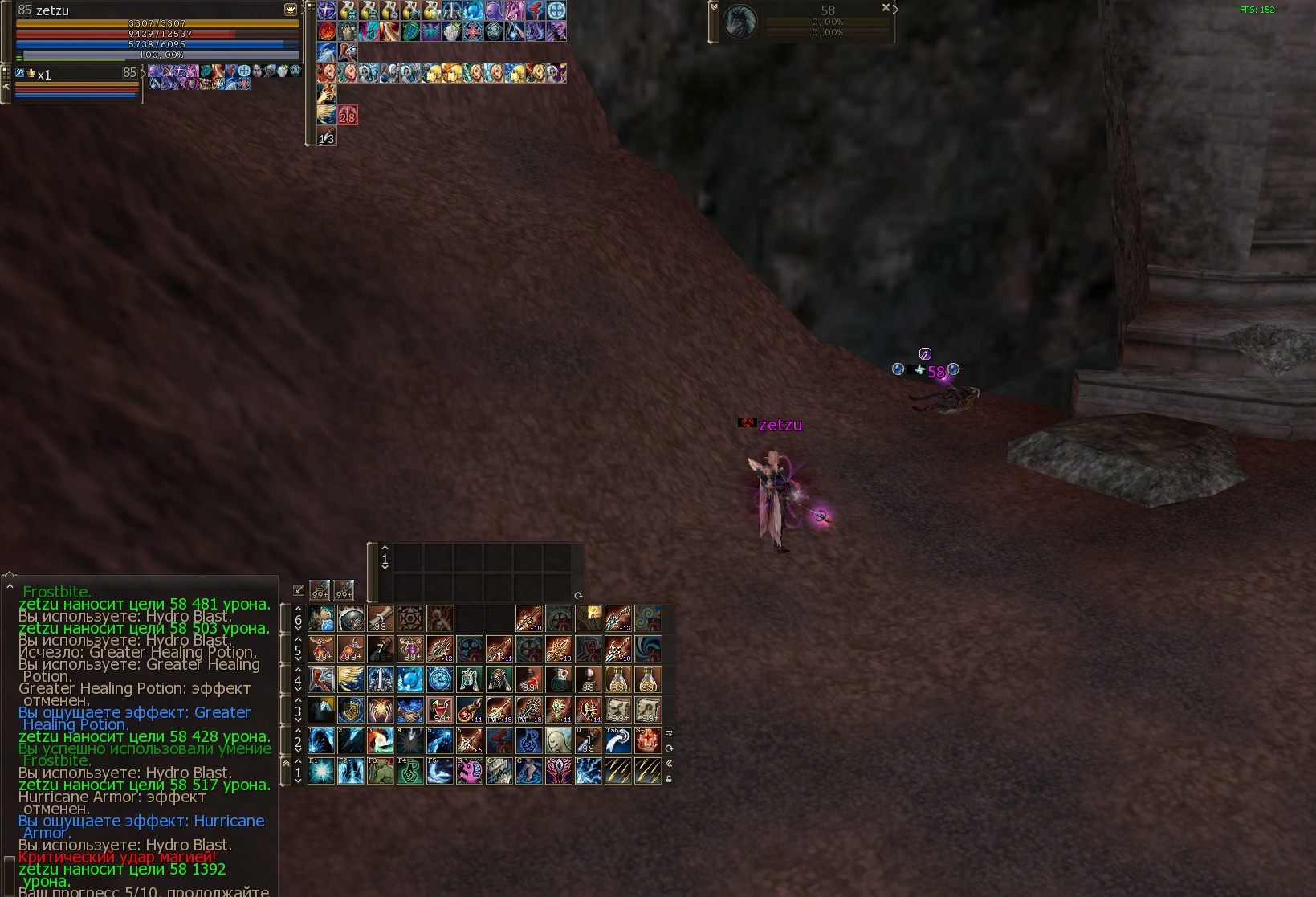Image resolution: width=1316 pixels, height=897 pixels.
Task: Click the target portrait of 58
Action: [739, 22]
